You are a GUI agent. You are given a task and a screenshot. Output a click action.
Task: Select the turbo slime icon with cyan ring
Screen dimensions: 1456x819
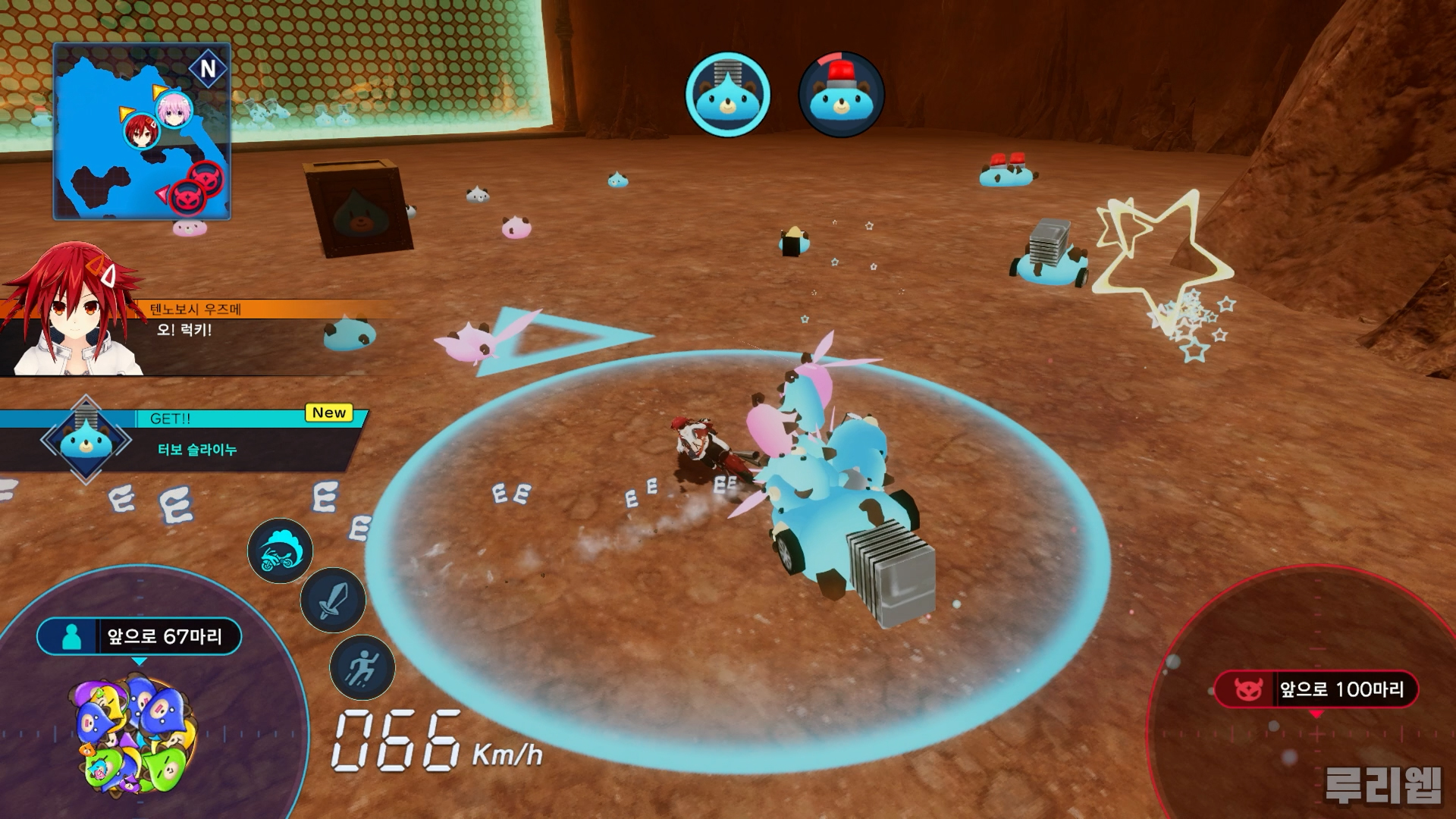tap(727, 95)
